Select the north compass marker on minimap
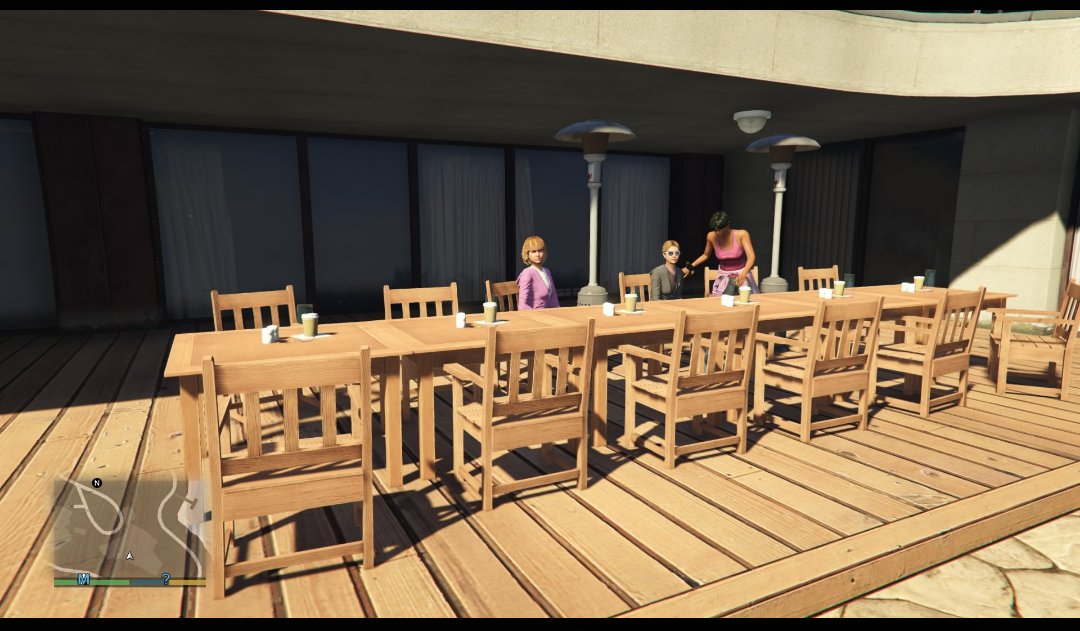 tap(97, 483)
